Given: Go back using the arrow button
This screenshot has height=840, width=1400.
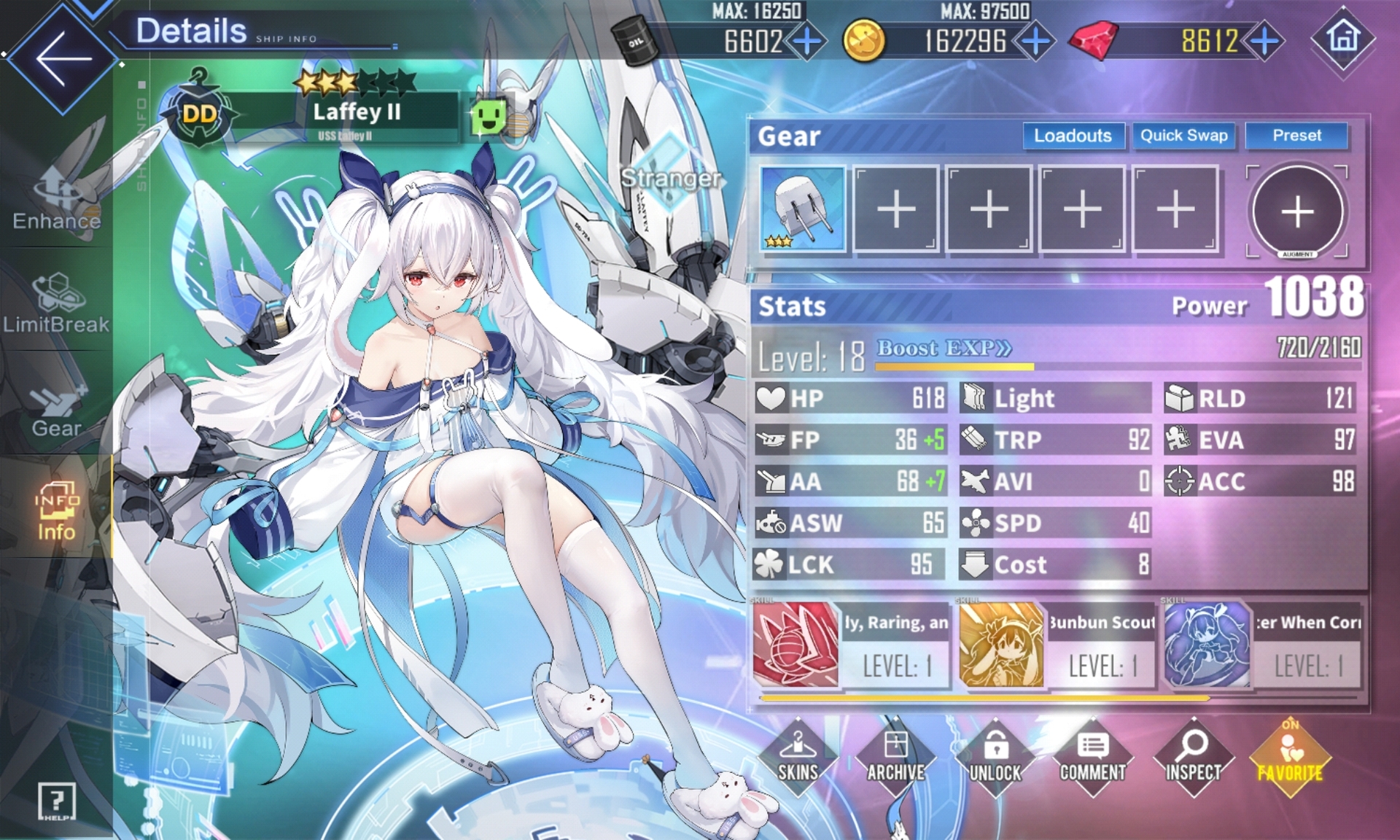Looking at the screenshot, I should [62, 58].
